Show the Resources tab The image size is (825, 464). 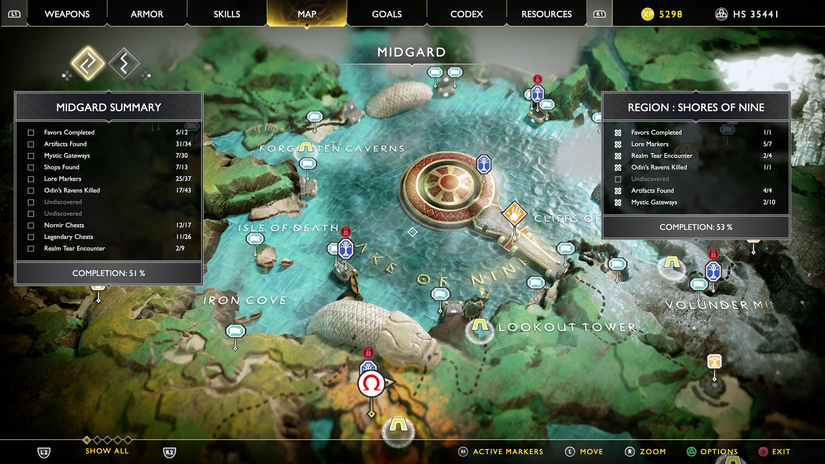tap(546, 14)
